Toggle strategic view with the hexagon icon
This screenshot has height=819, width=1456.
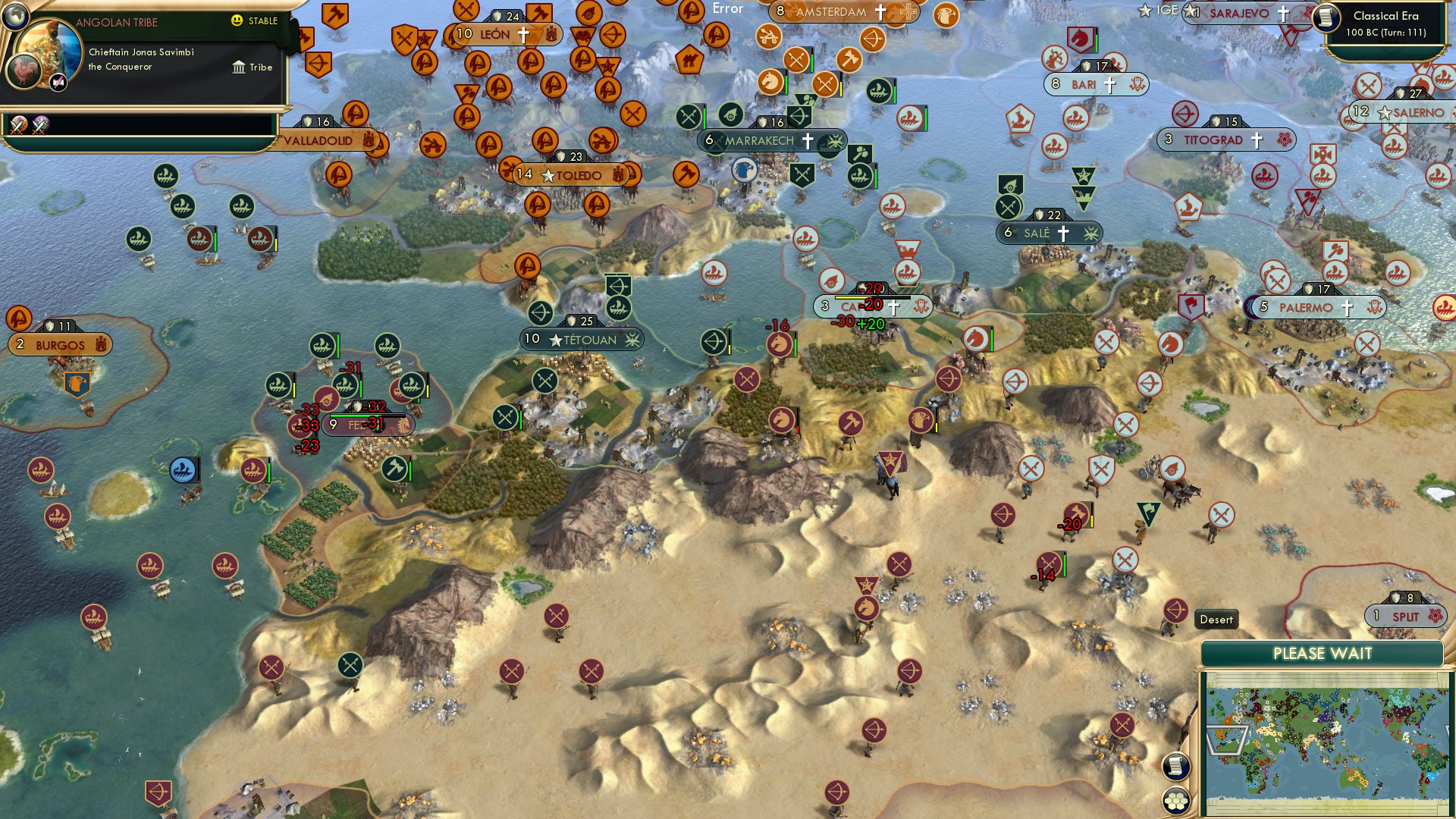(1175, 802)
